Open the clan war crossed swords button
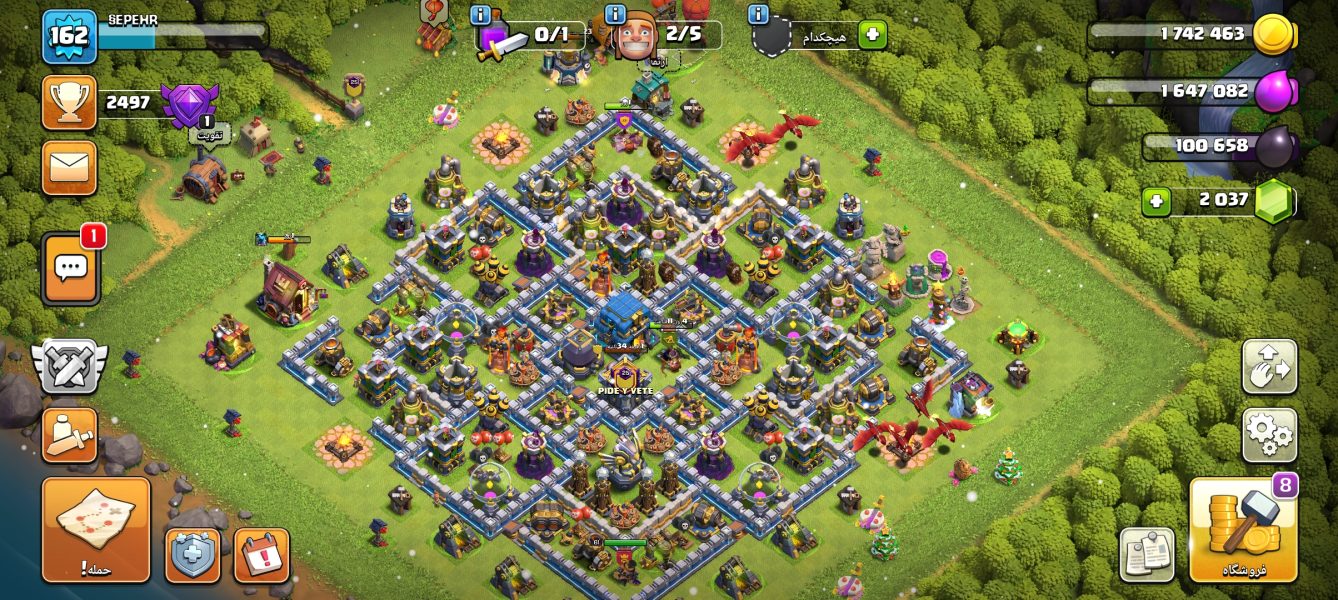This screenshot has width=1338, height=600. pos(69,365)
